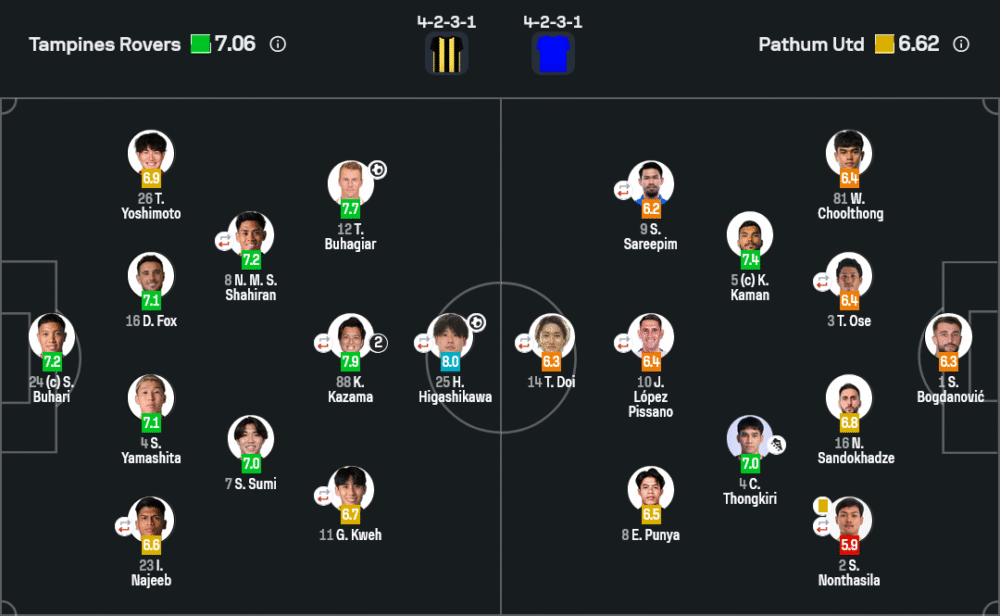This screenshot has height=616, width=1000.
Task: Open the Tampines Rovers rating info icon
Action: pyautogui.click(x=278, y=44)
